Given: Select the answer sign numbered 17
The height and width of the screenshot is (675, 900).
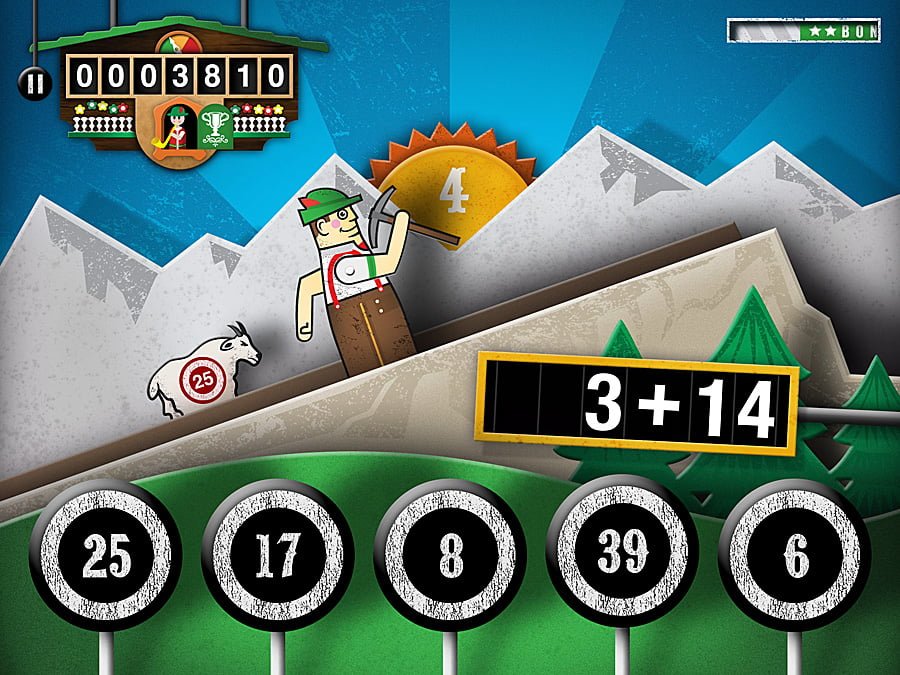Looking at the screenshot, I should pyautogui.click(x=277, y=556).
